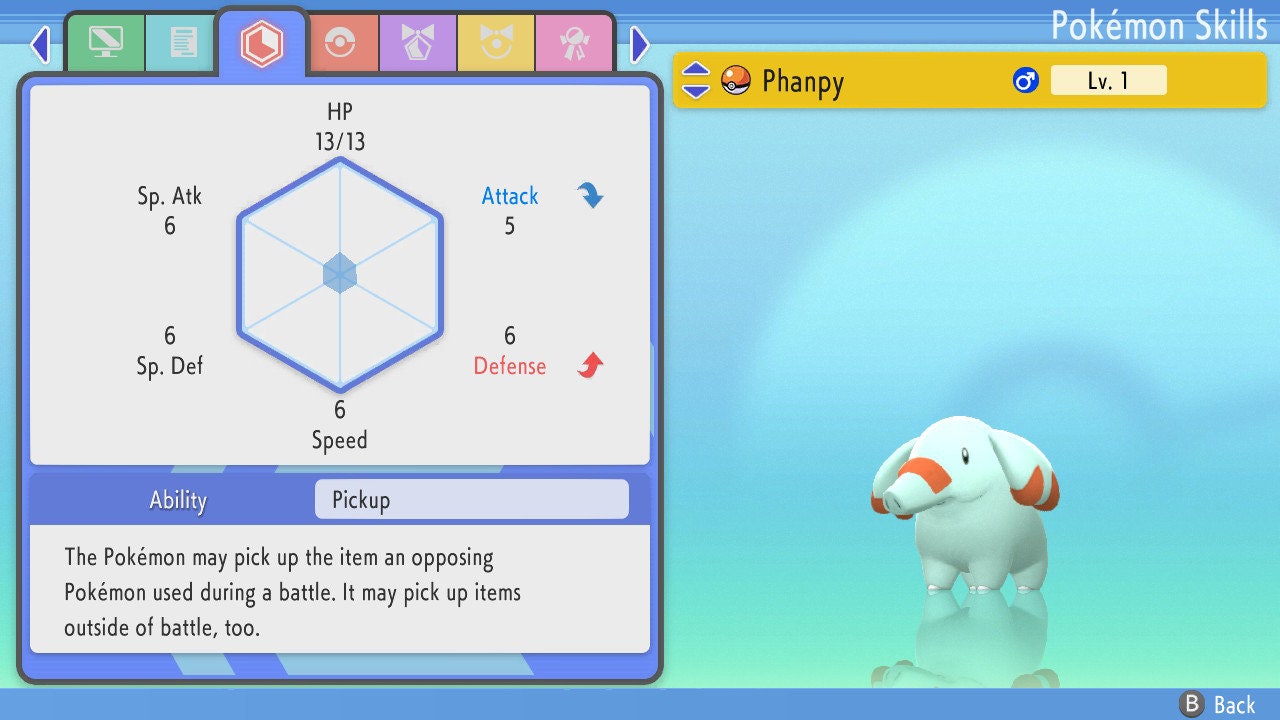The width and height of the screenshot is (1280, 720).
Task: Open the pink rosette ribbons tab
Action: (573, 44)
